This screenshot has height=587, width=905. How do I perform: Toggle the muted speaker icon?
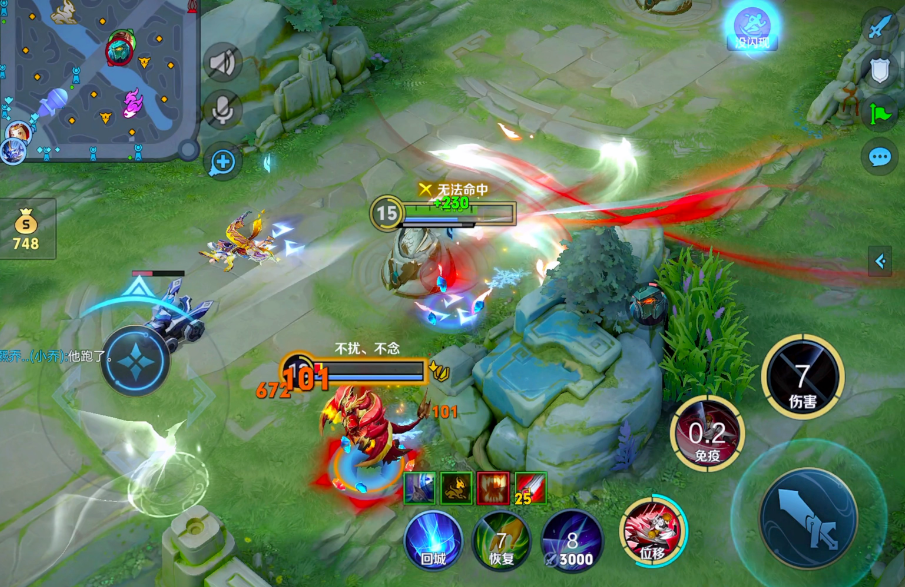pyautogui.click(x=222, y=62)
